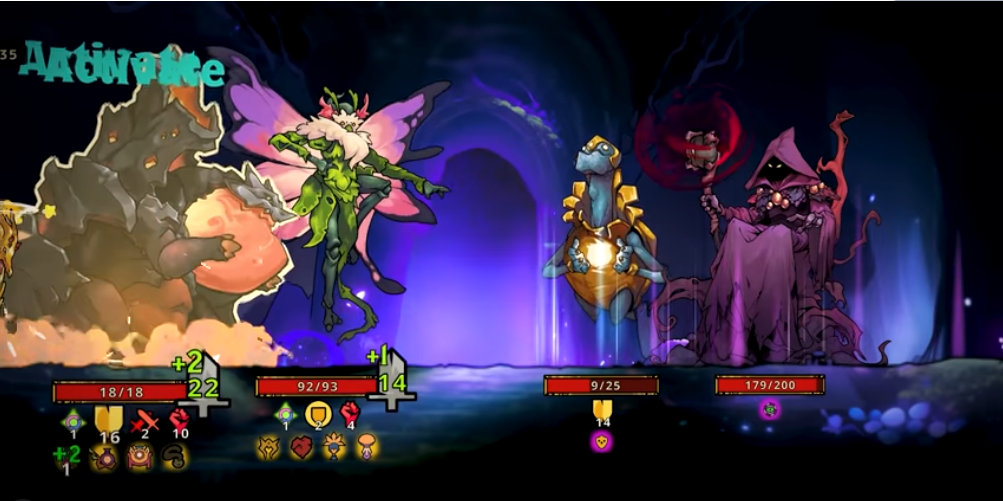Inspect the pink-glowing shield icon
Viewport: 1003px width, 501px height.
coord(601,440)
